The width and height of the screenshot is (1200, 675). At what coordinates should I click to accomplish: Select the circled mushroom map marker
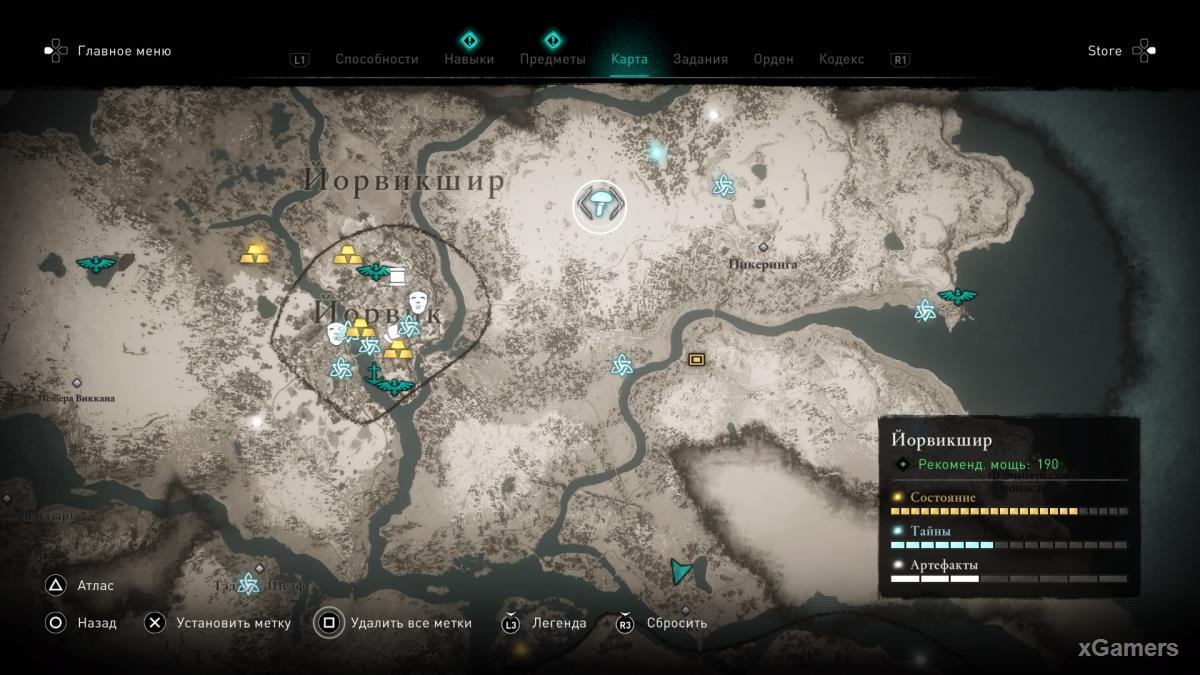(x=600, y=206)
